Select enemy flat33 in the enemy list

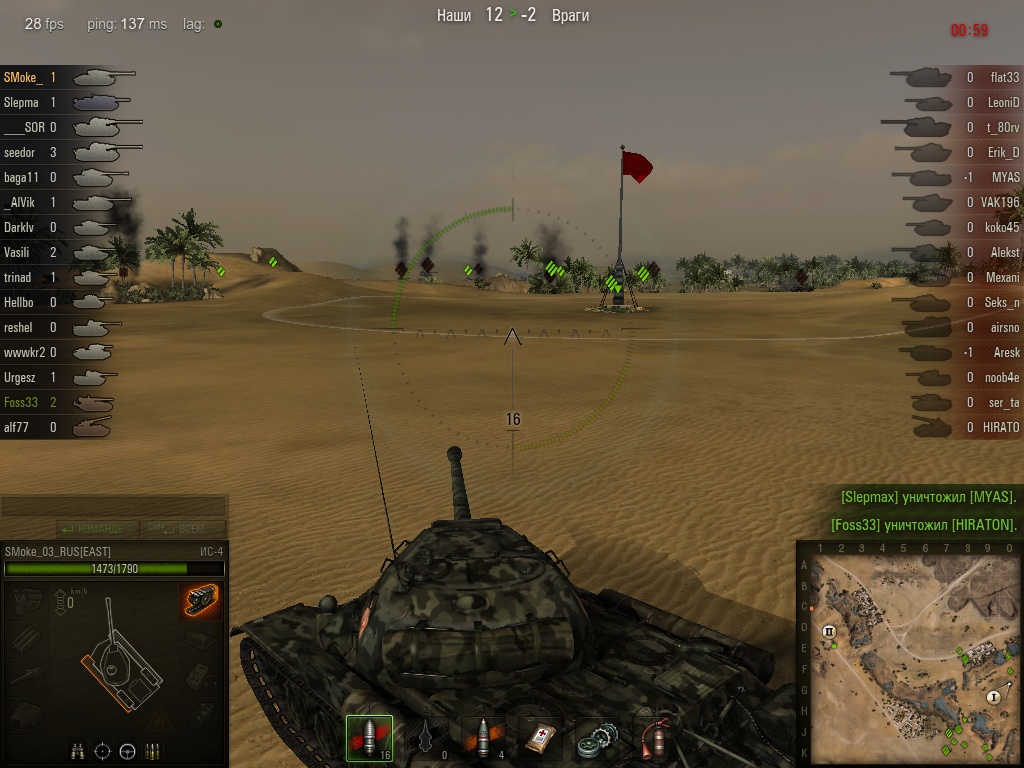(1004, 77)
